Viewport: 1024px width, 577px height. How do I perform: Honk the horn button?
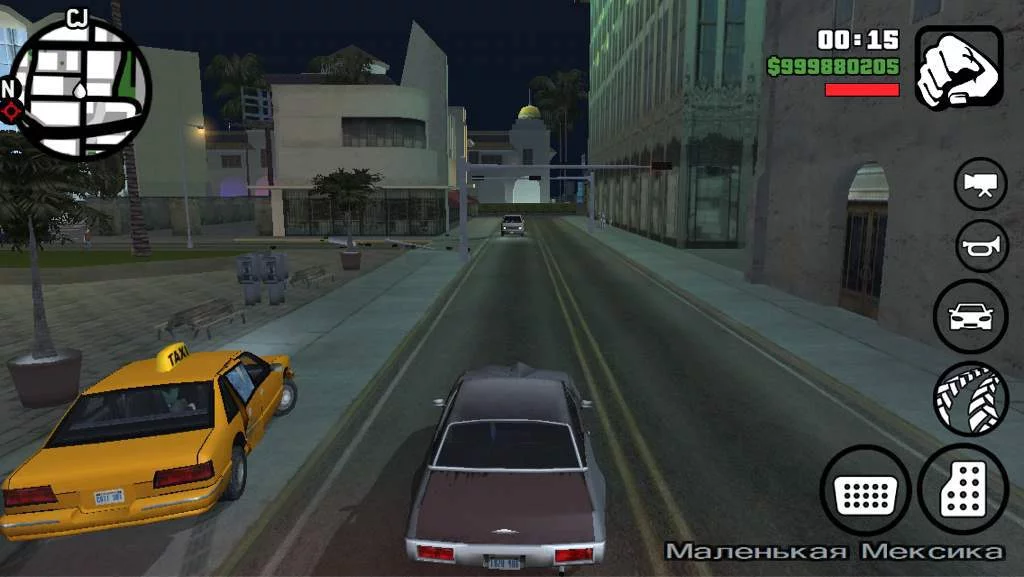980,246
